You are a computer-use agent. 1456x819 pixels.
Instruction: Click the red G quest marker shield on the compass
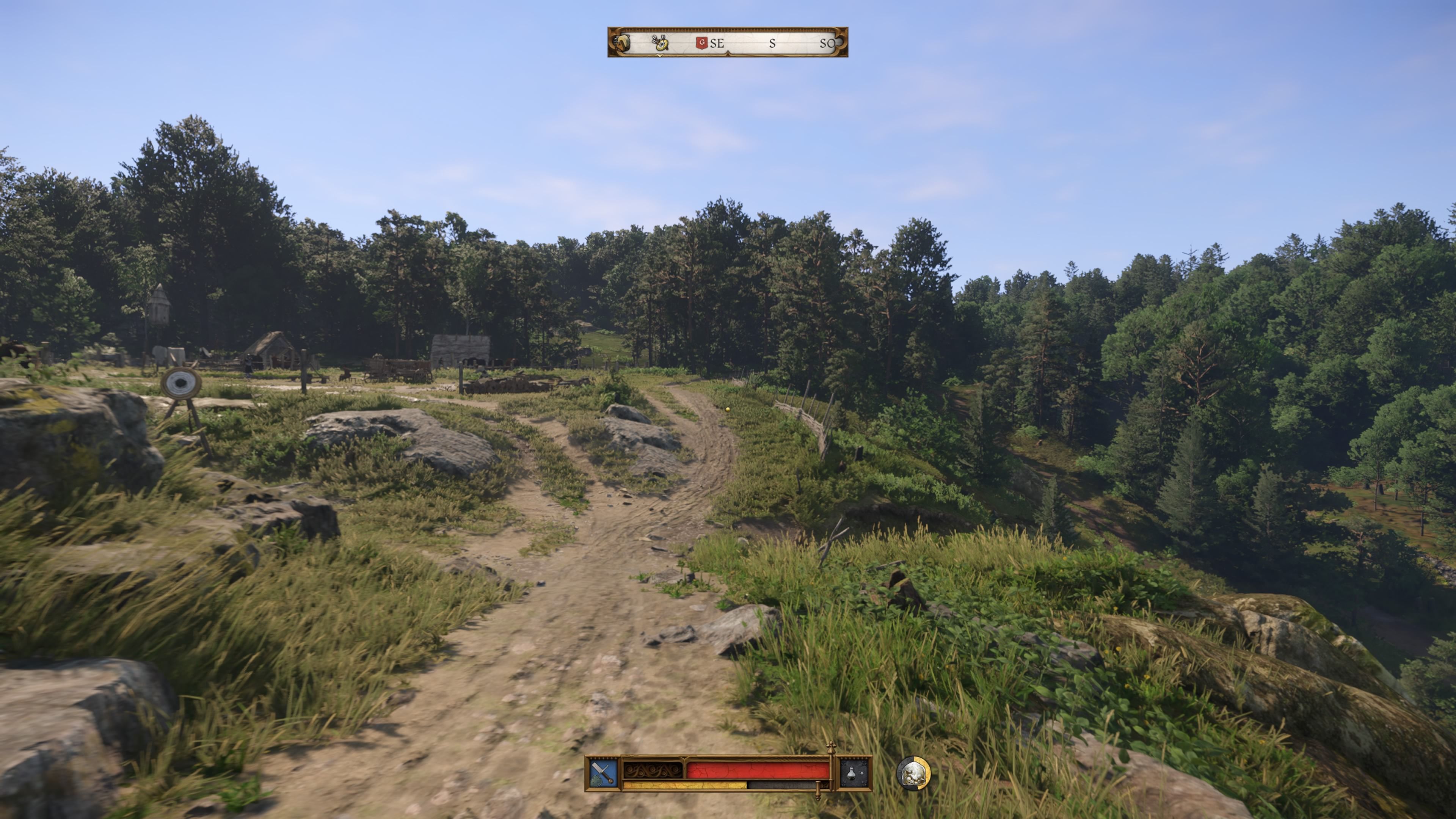click(x=703, y=43)
